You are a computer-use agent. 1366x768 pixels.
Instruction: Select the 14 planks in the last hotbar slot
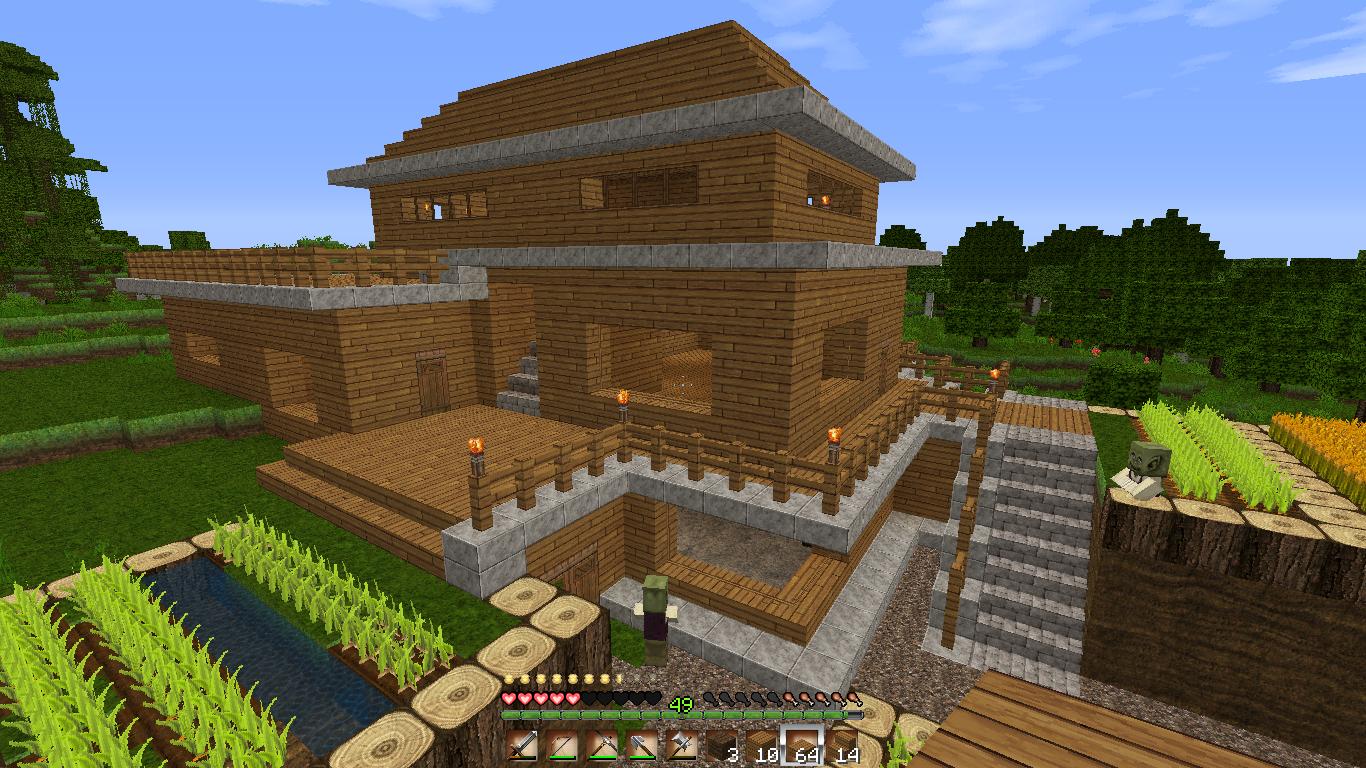pyautogui.click(x=842, y=745)
